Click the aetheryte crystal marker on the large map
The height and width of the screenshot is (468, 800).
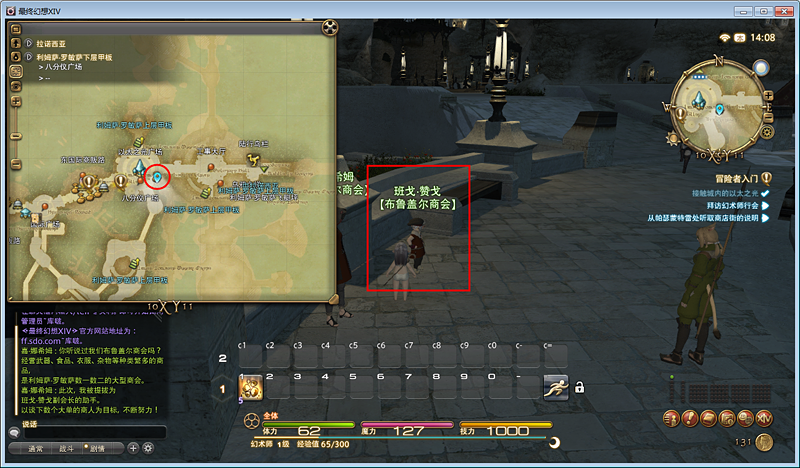[140, 168]
